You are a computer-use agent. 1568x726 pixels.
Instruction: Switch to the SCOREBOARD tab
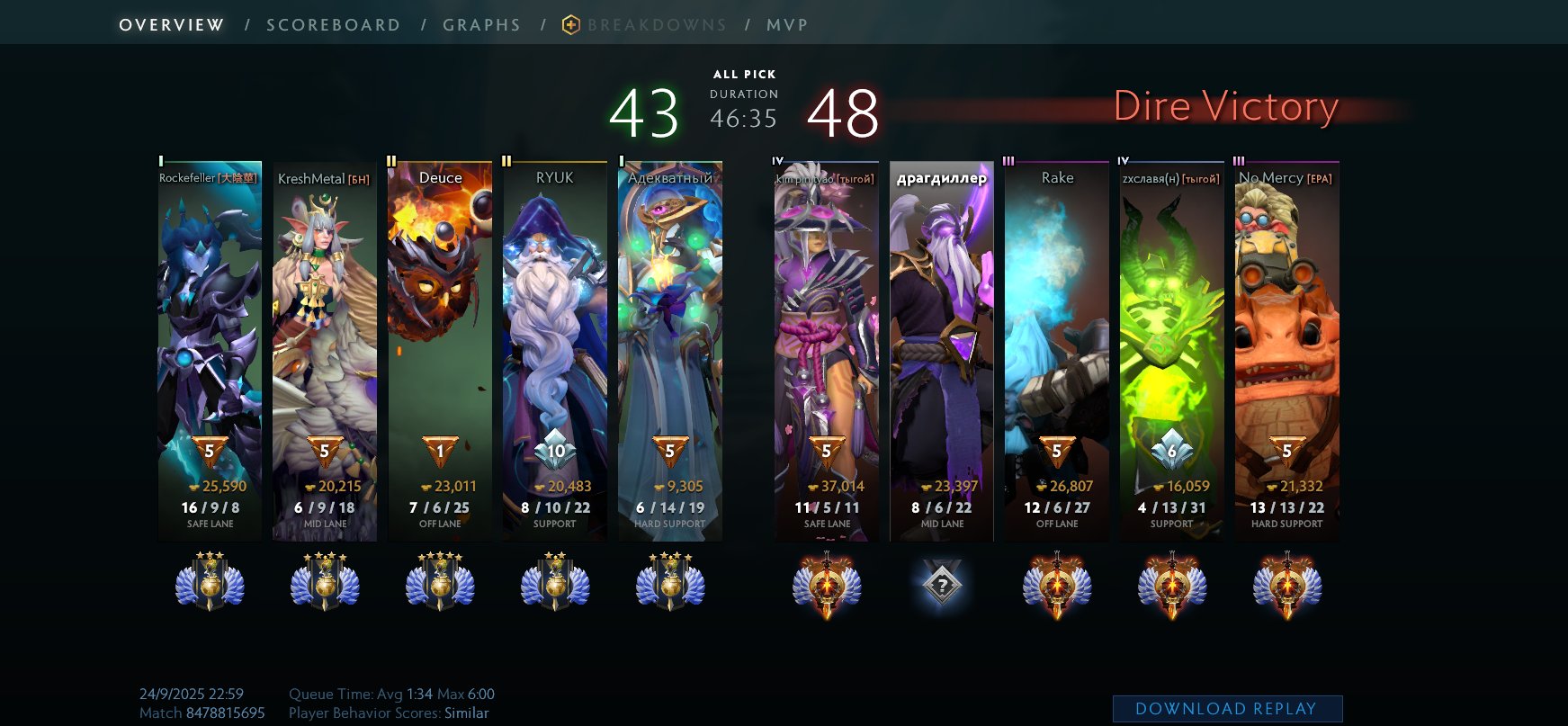pyautogui.click(x=333, y=24)
